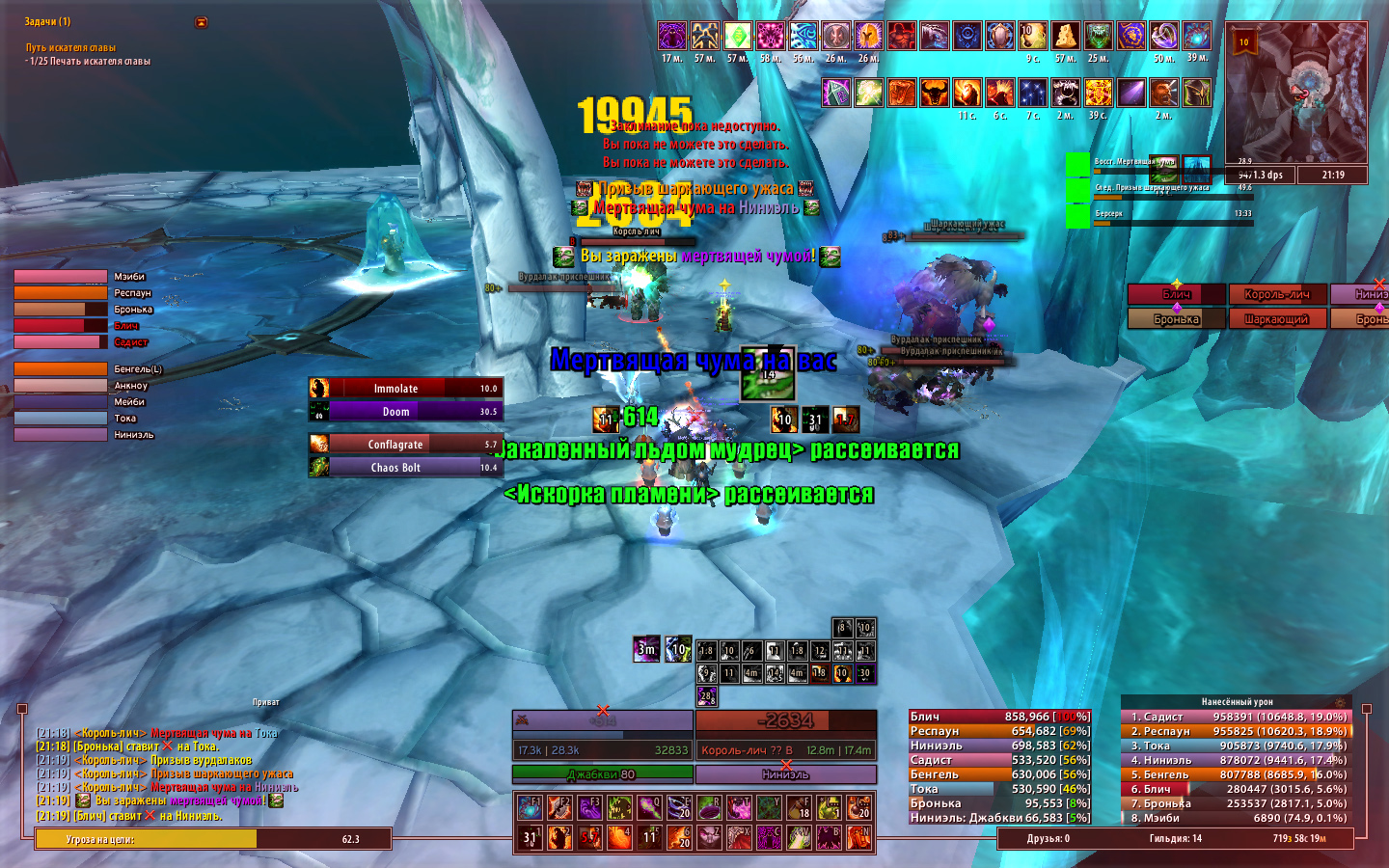Choose the Шаркающий enemy button
This screenshot has width=1389, height=868.
1276,318
